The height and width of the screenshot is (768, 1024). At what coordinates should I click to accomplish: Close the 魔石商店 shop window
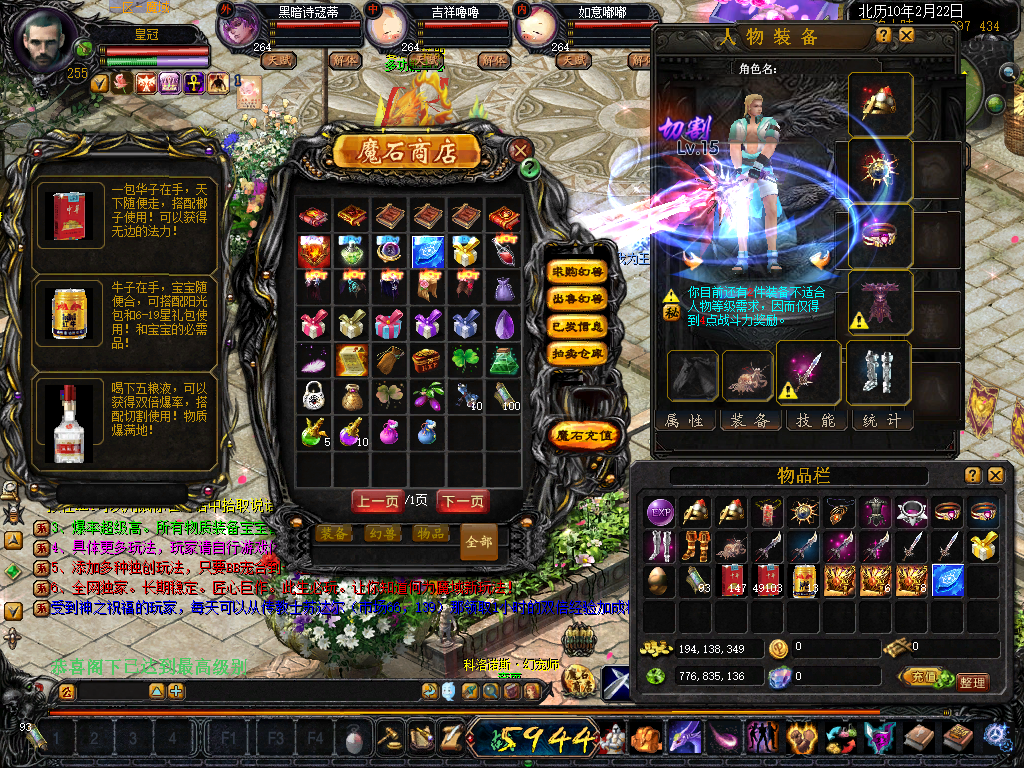(x=521, y=150)
